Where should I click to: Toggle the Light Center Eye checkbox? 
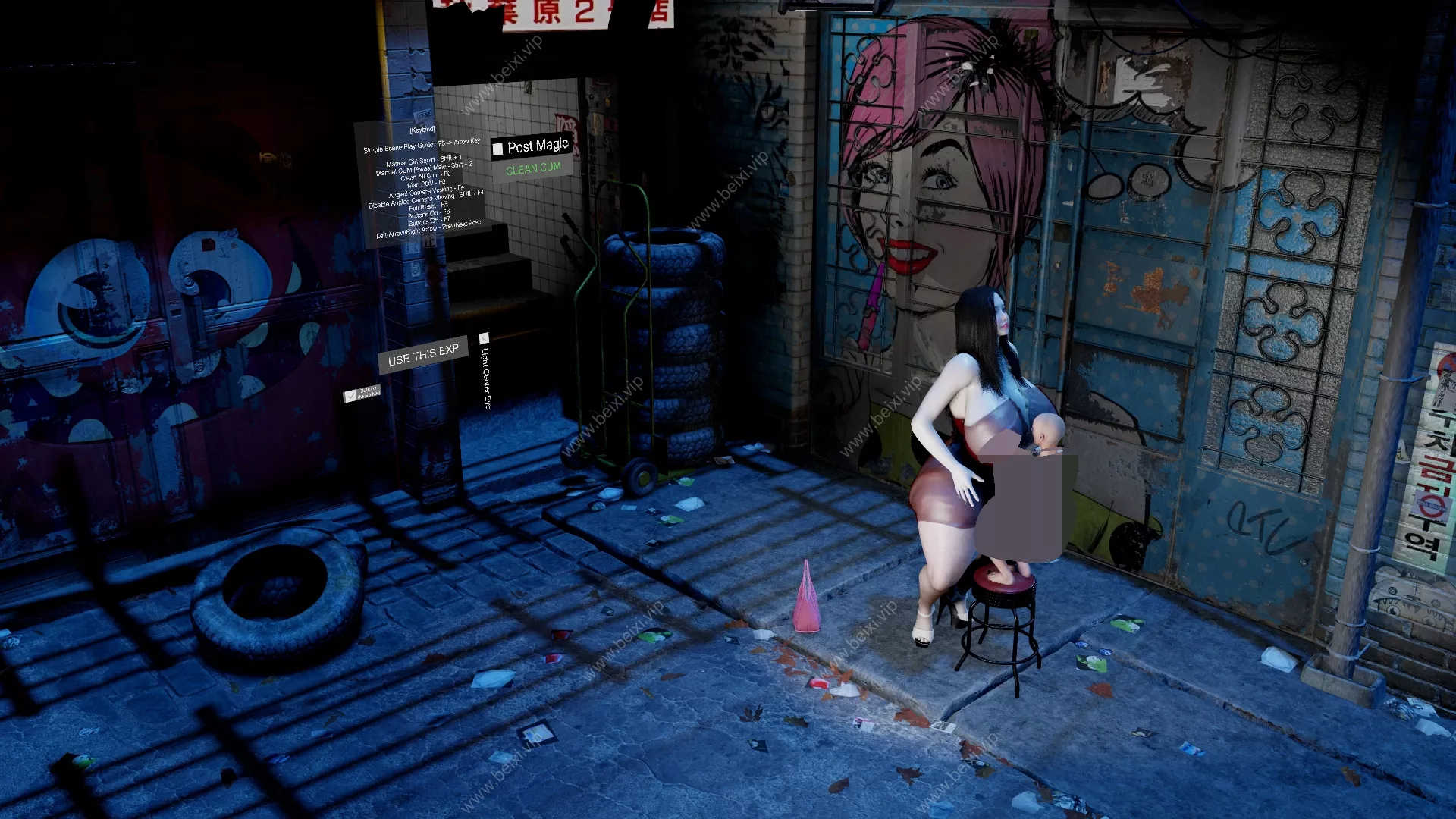pos(484,338)
